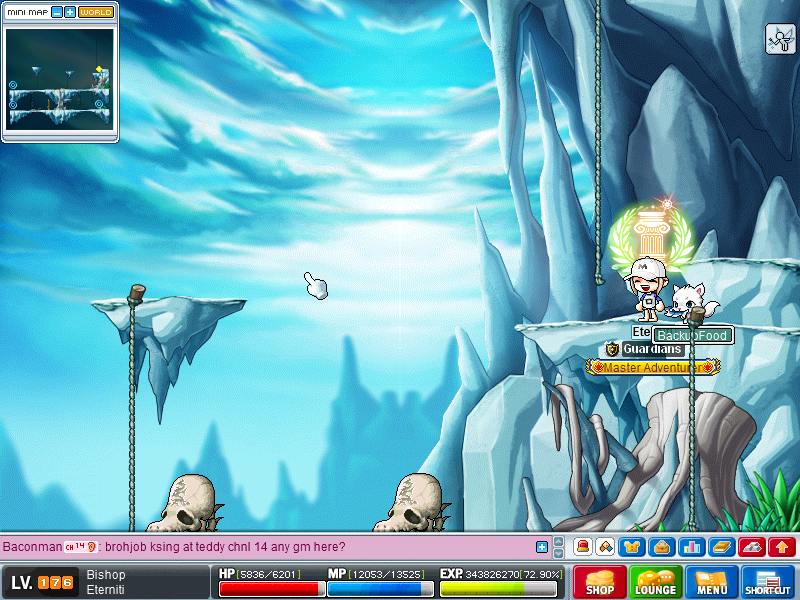Image resolution: width=800 pixels, height=600 pixels.
Task: Open the red quick-slot icon beside the up-arrow
Action: pyautogui.click(x=751, y=547)
